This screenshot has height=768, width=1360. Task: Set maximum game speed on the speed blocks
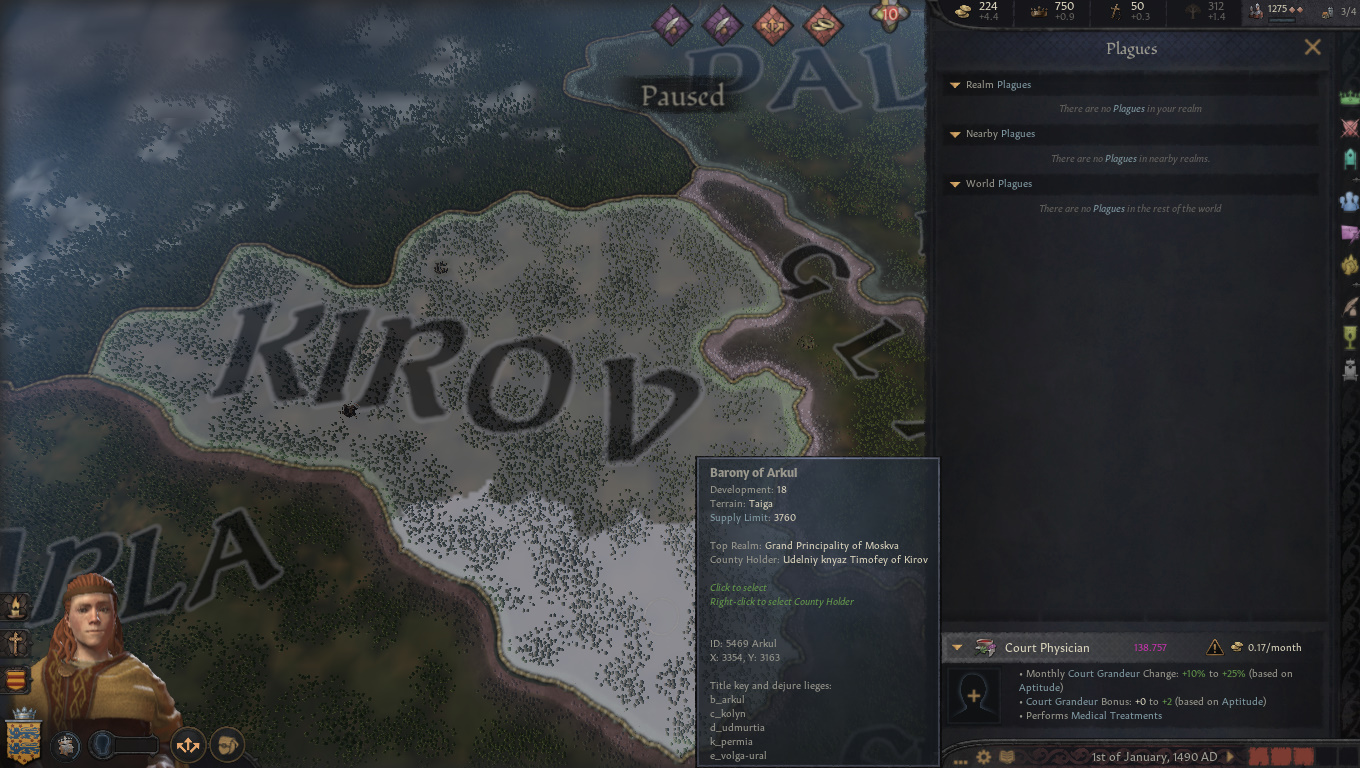click(1349, 757)
